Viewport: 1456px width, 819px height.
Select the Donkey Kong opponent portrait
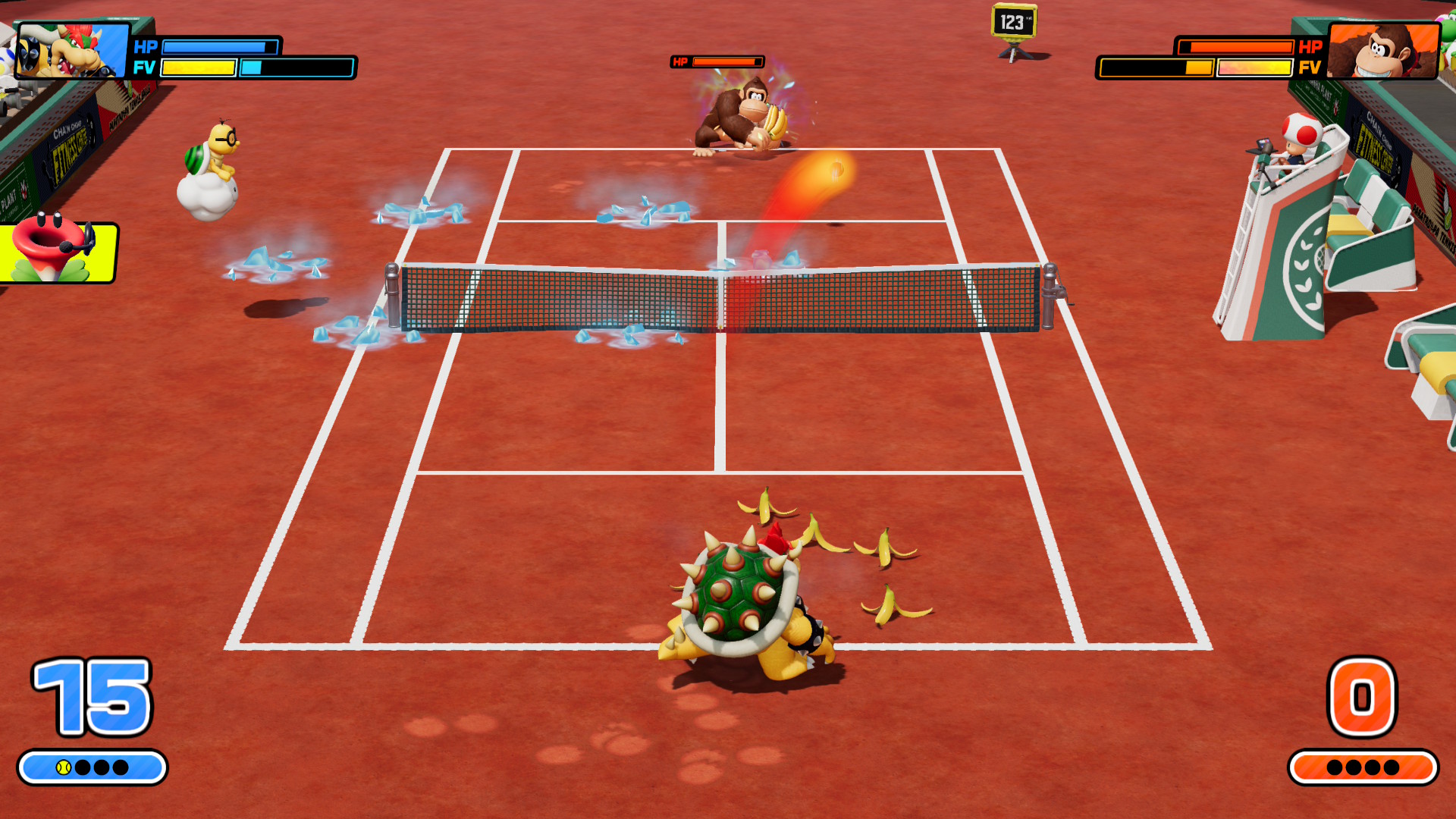point(1383,50)
